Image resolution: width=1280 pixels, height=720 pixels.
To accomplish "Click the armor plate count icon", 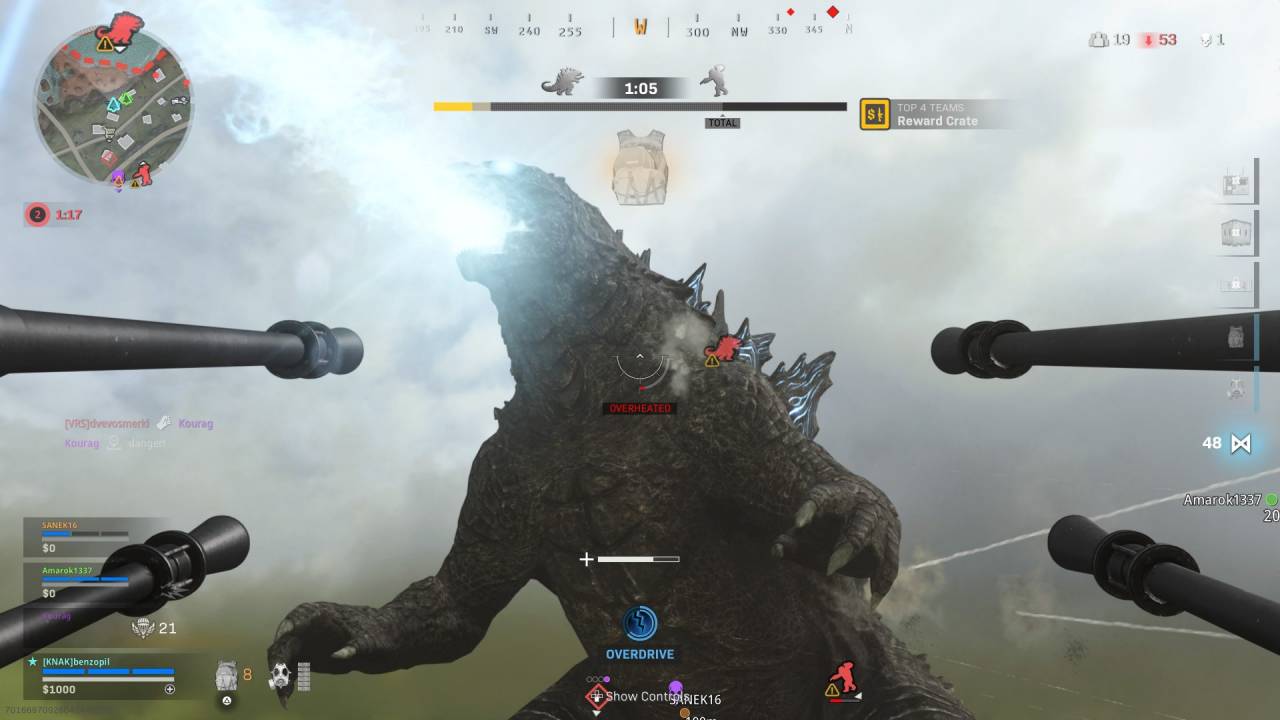I will click(226, 676).
